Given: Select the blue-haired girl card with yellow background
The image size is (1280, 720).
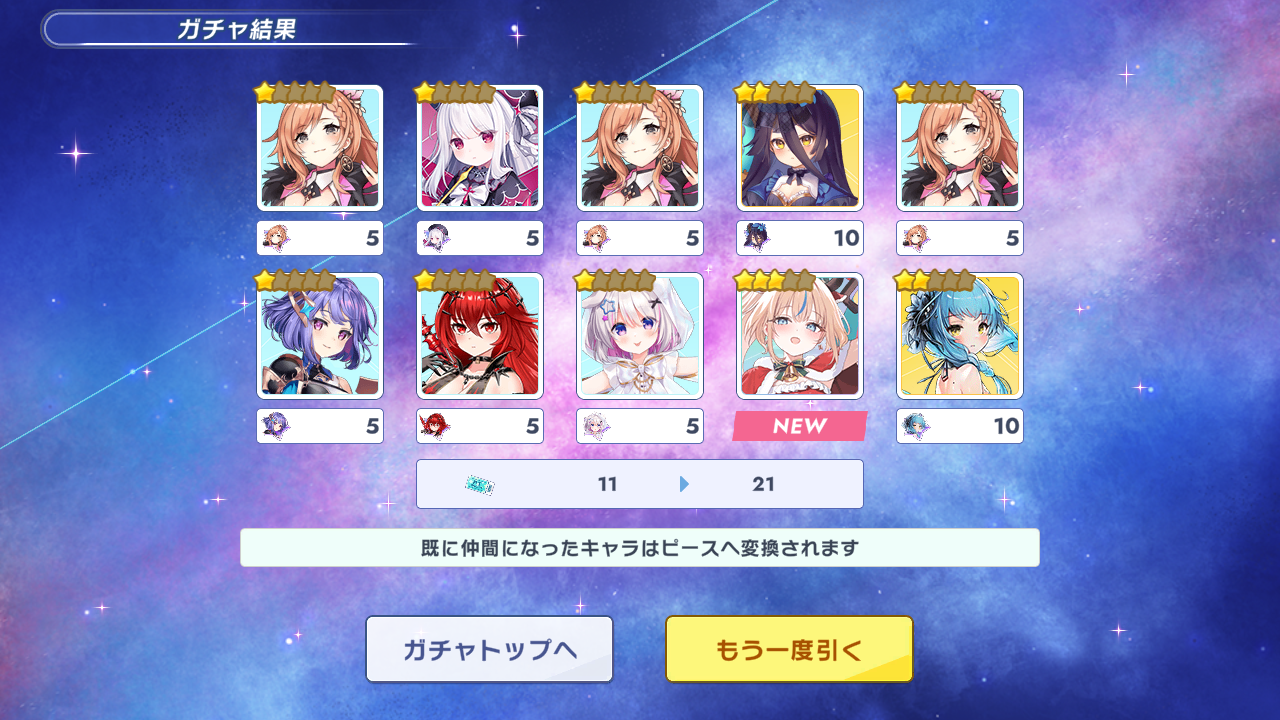Looking at the screenshot, I should 960,336.
